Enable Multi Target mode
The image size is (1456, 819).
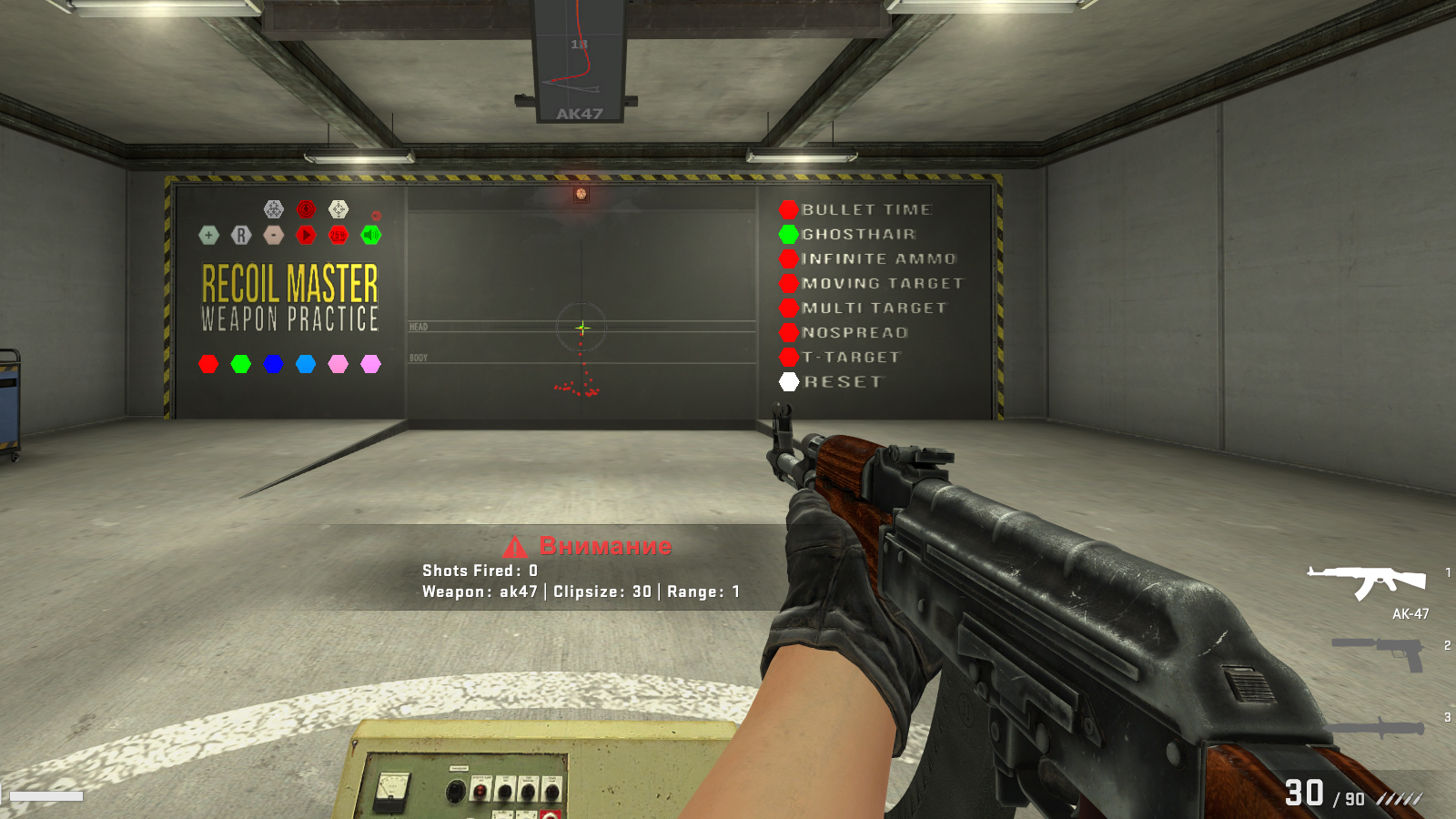point(789,308)
